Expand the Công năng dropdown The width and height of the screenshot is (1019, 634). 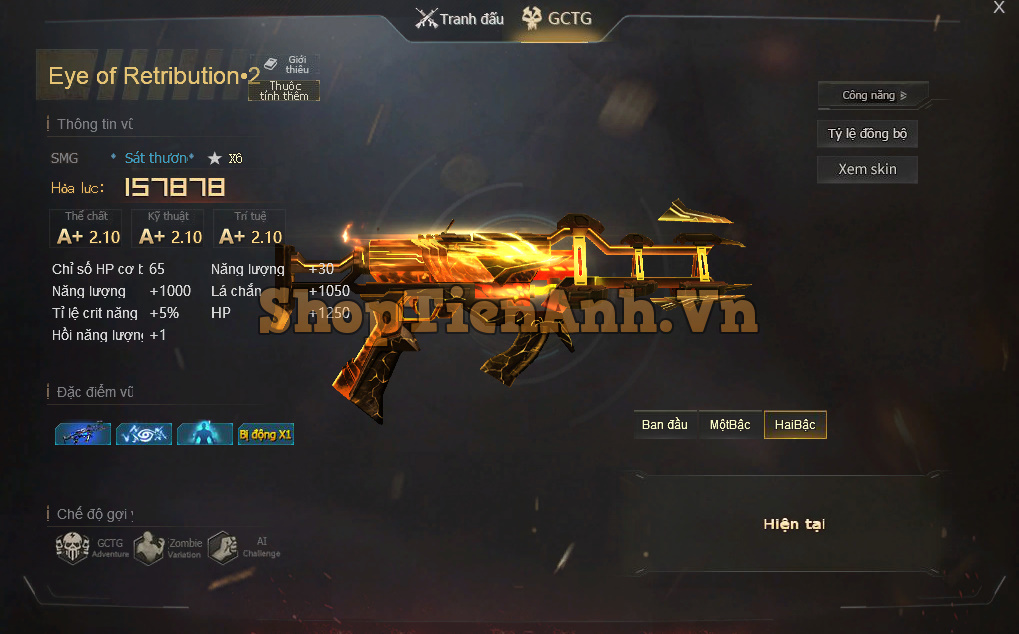click(x=873, y=96)
